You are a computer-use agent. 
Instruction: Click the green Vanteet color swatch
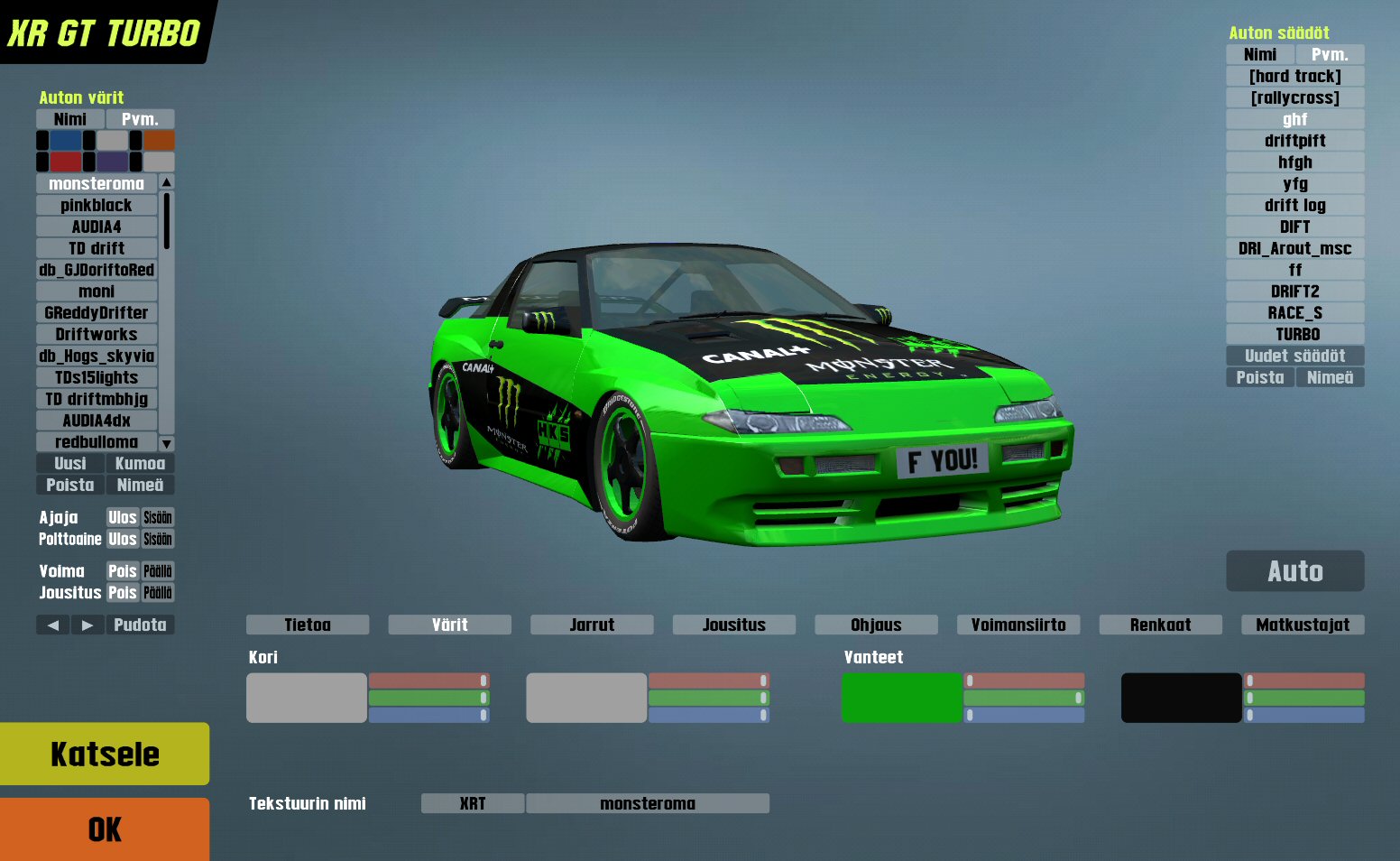[x=901, y=698]
